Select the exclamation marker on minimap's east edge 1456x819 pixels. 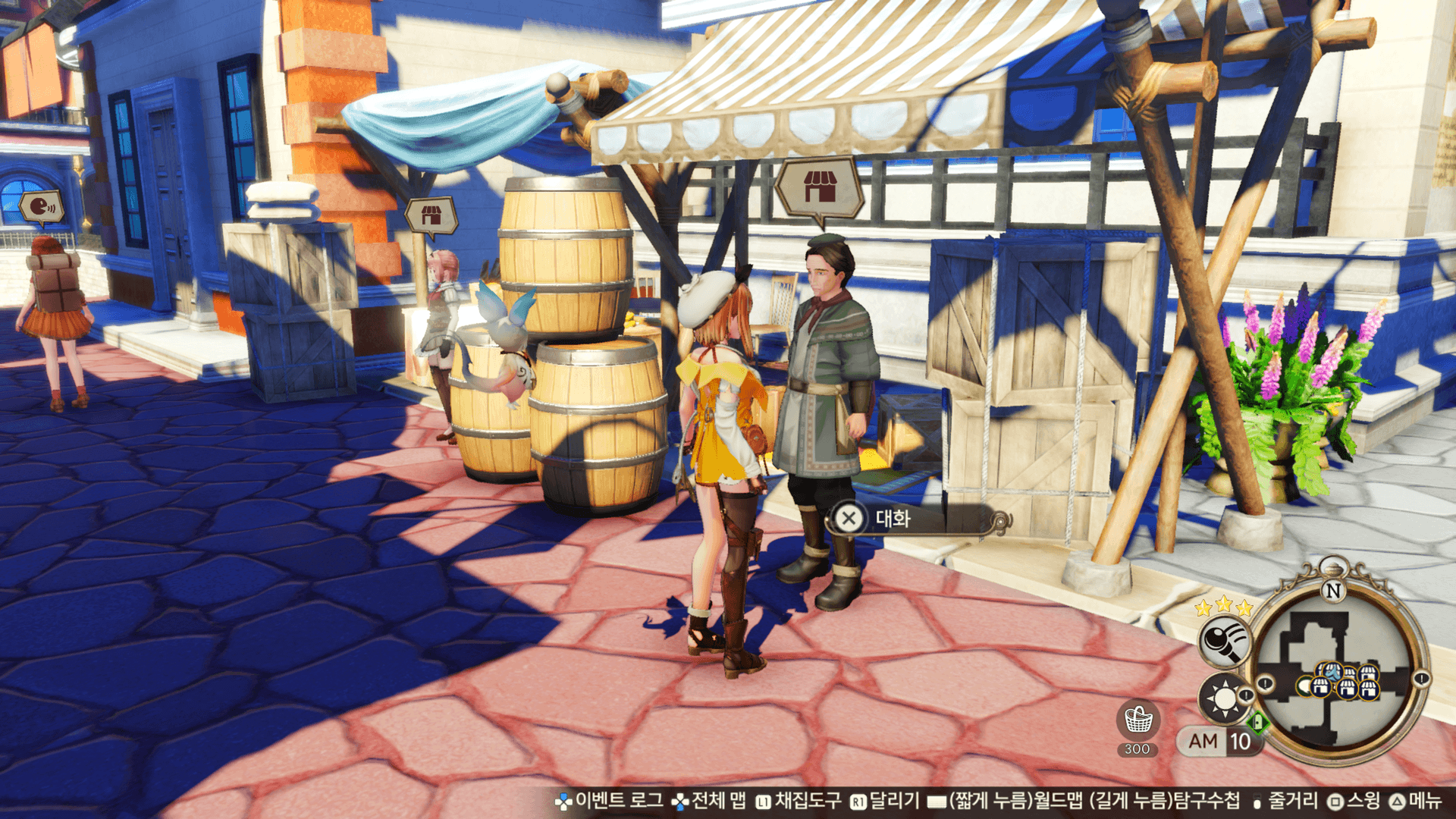(1421, 679)
